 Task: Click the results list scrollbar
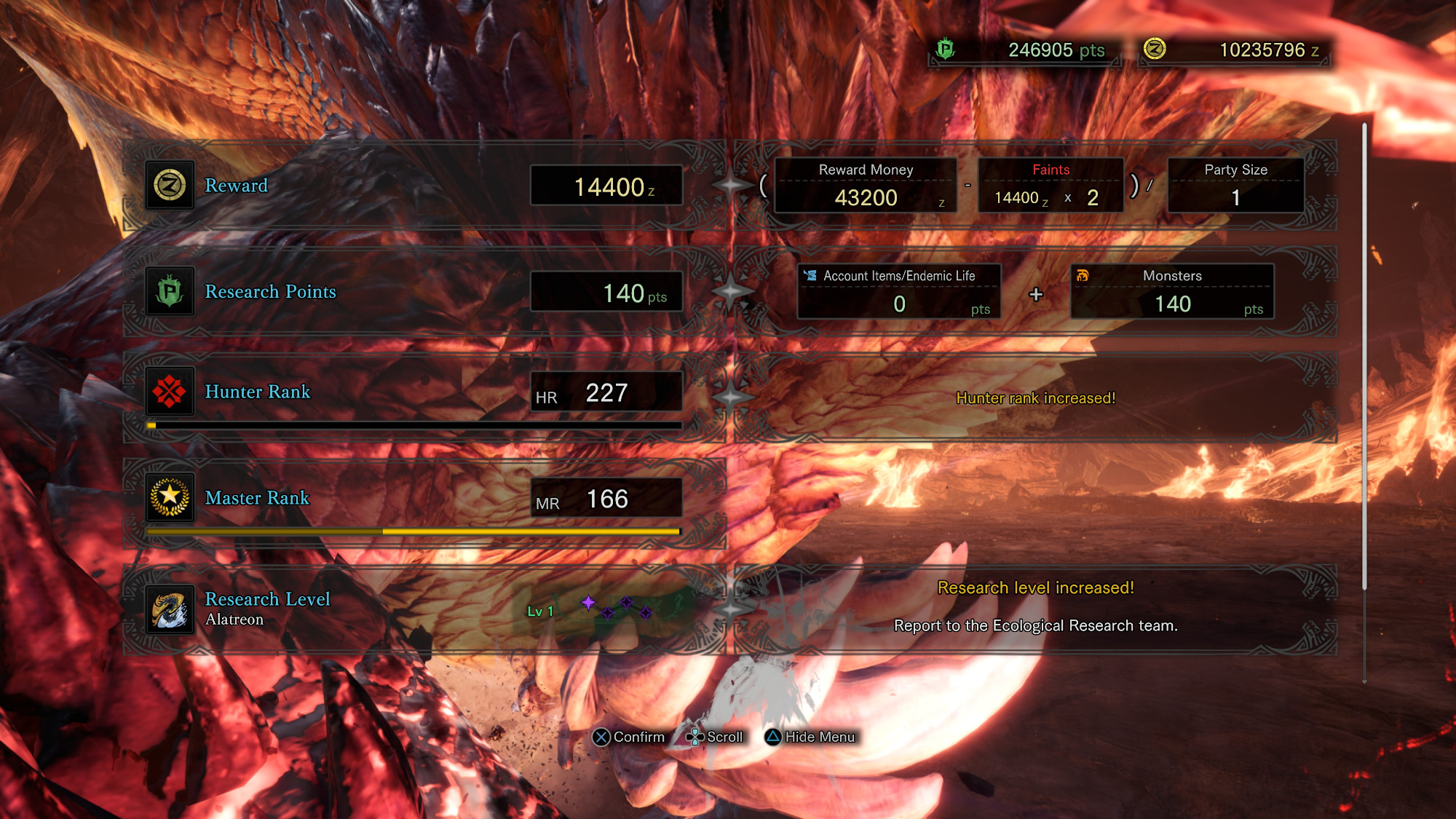1364,357
